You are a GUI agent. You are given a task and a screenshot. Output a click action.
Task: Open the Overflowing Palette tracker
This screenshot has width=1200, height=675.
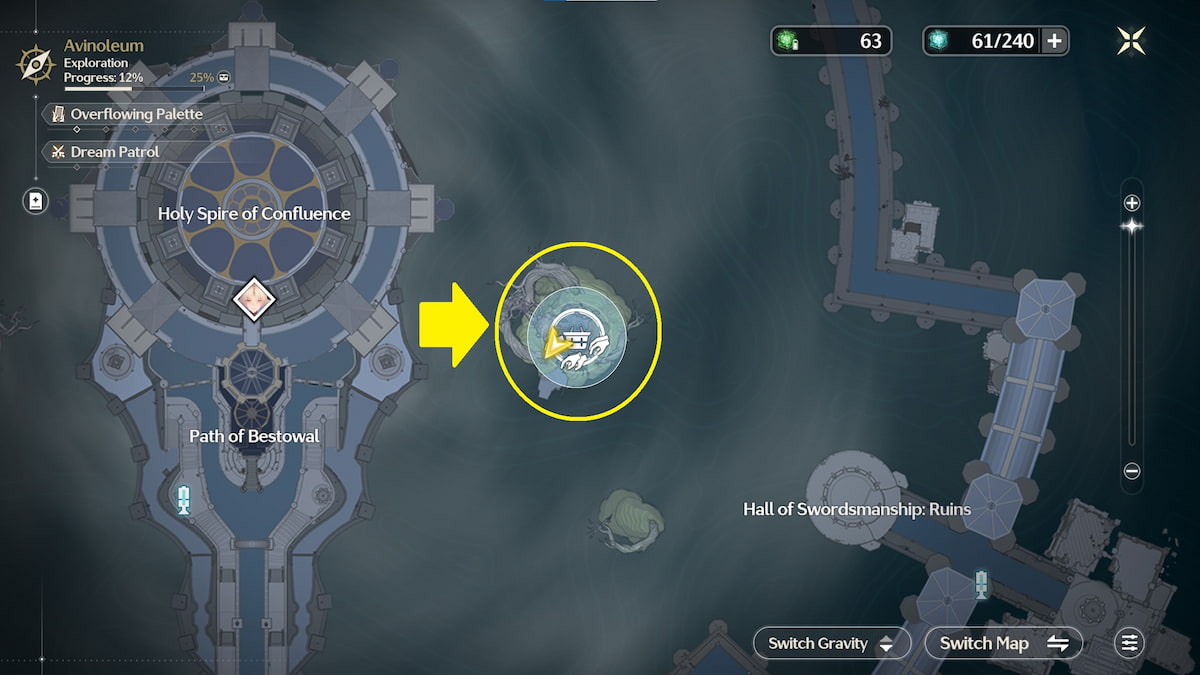click(135, 114)
